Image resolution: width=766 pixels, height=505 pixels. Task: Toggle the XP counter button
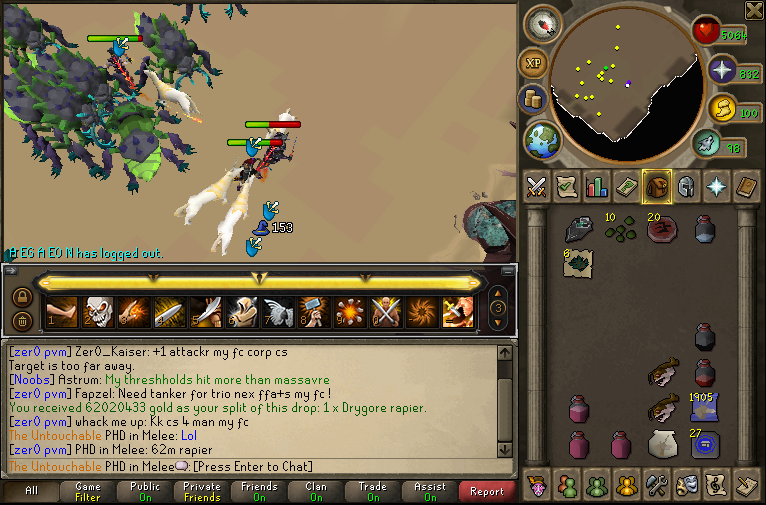(532, 63)
